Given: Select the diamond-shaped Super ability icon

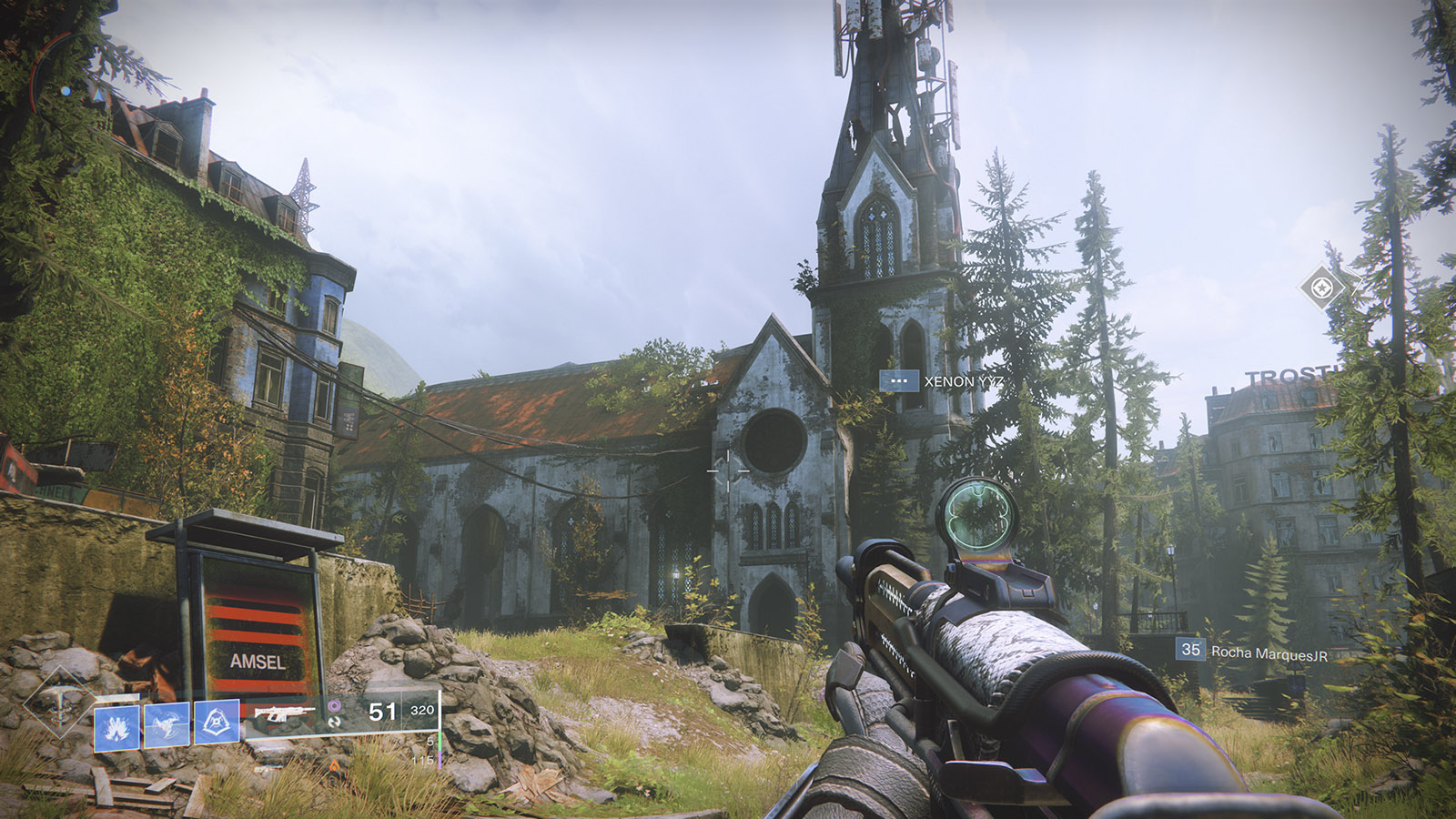Looking at the screenshot, I should 59,703.
